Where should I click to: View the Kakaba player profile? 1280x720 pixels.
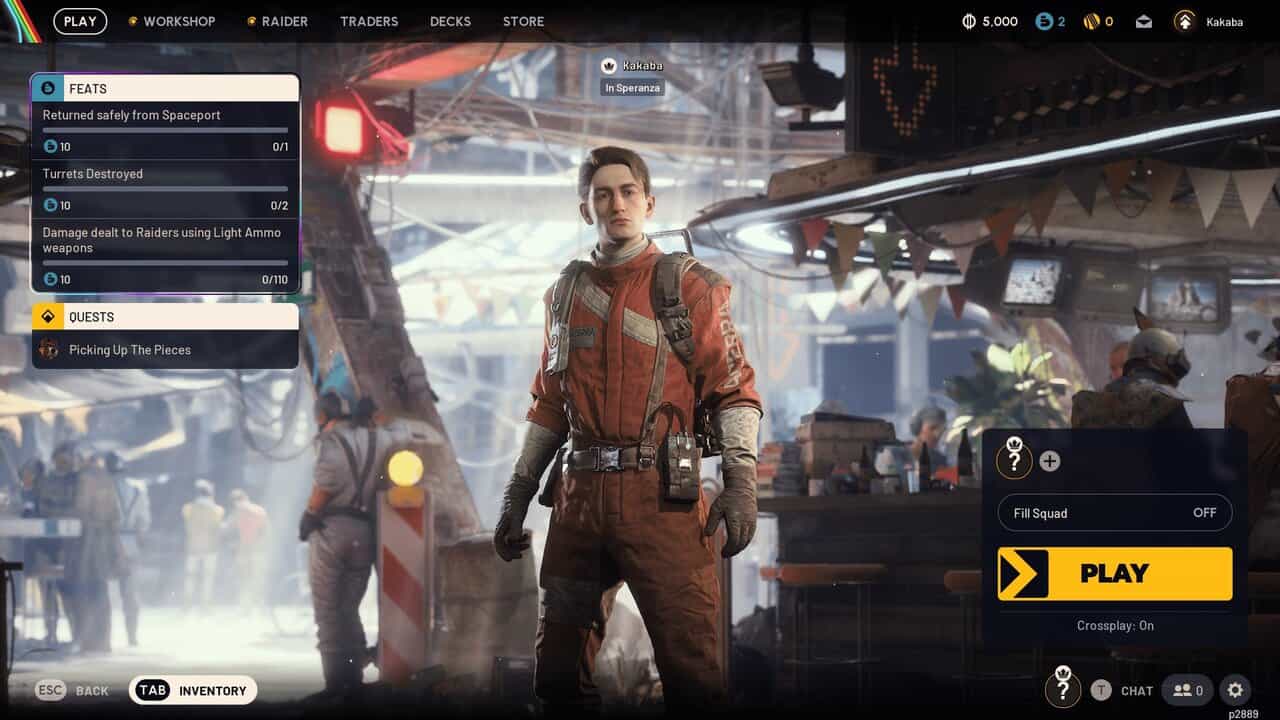pyautogui.click(x=1209, y=21)
